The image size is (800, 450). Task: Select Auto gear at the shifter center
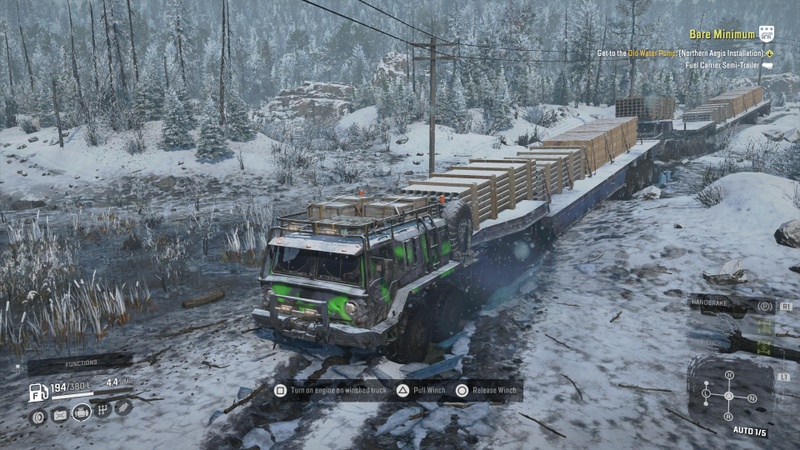(729, 394)
